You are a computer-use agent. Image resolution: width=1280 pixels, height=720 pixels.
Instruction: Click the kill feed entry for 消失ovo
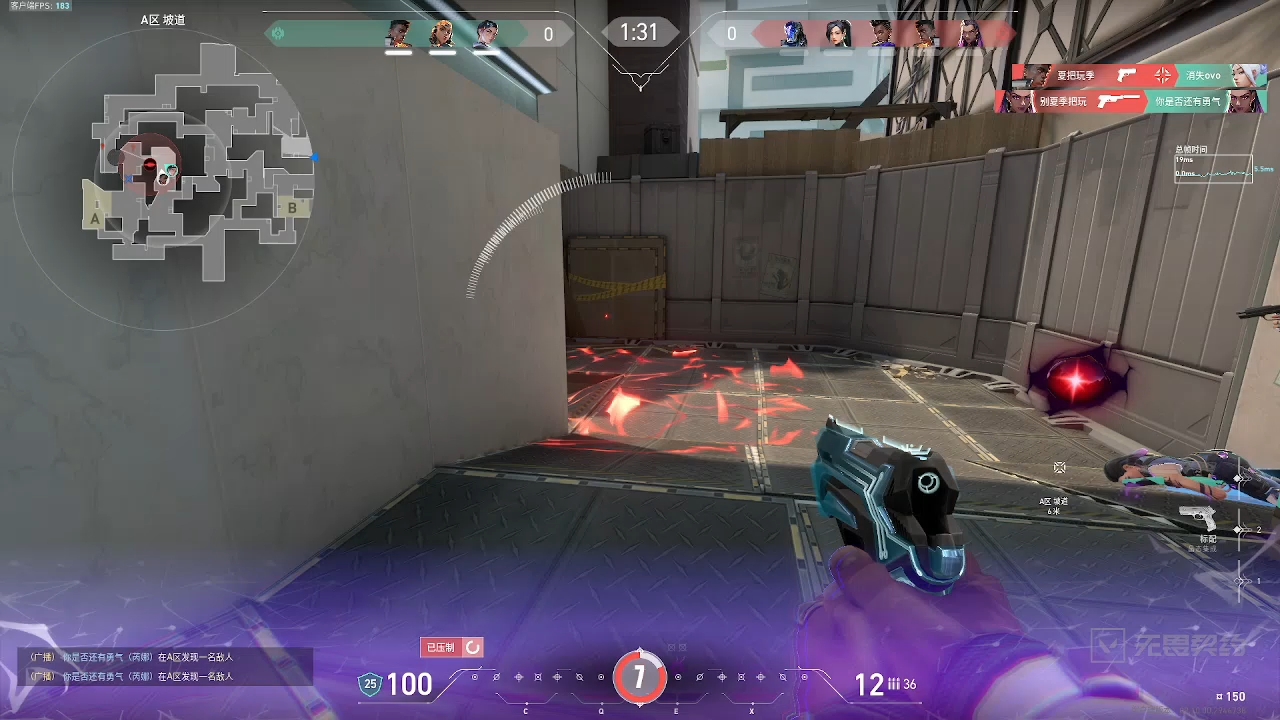(x=1139, y=76)
